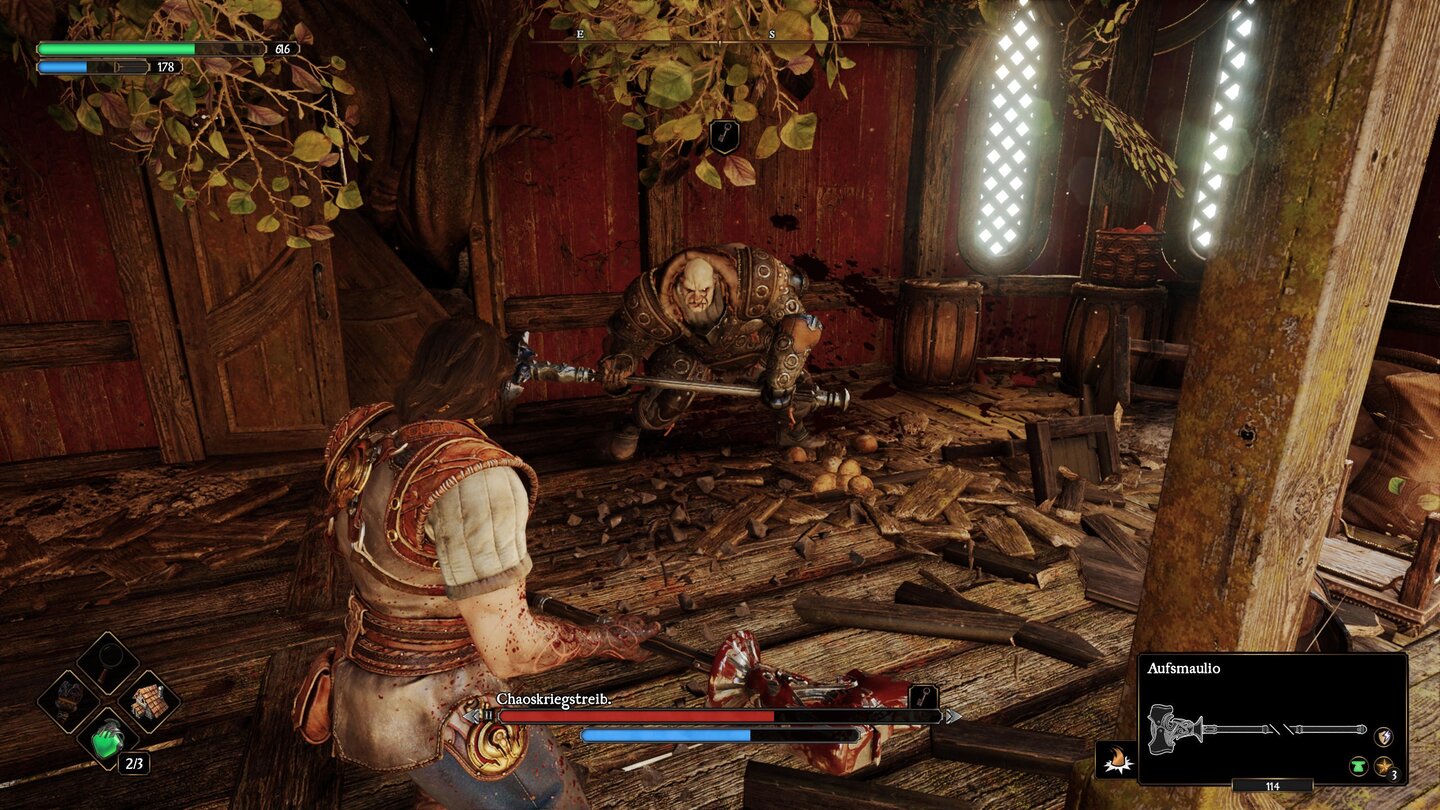Click the key icon beside enemy health bar

click(923, 696)
